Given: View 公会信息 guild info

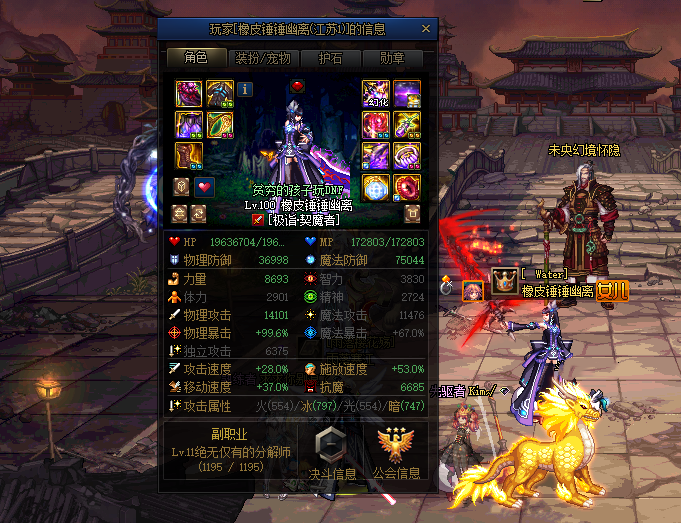Looking at the screenshot, I should pos(396,453).
